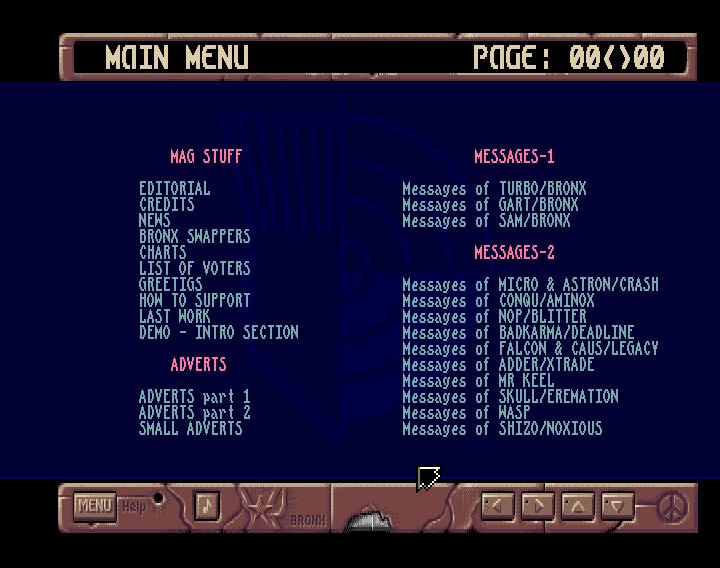
Task: Open Messages of BADKARMA/DEADLINE
Action: [x=518, y=333]
